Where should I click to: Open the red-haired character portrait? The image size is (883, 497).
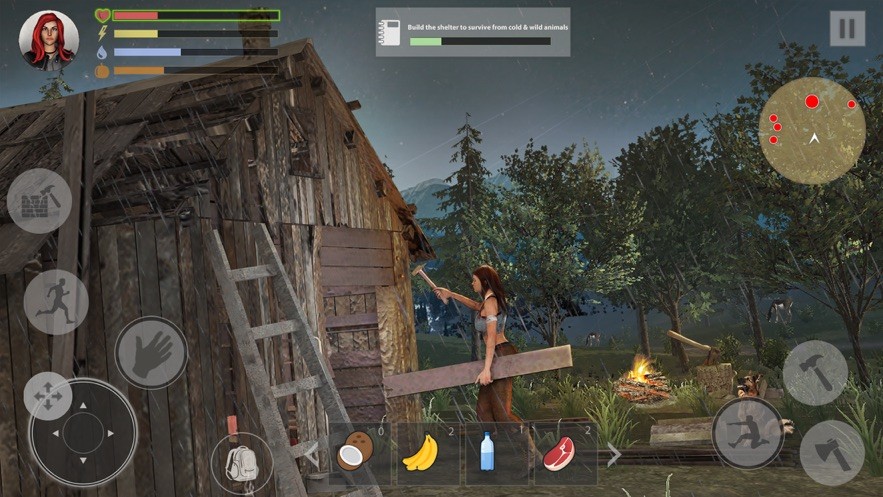tap(42, 40)
